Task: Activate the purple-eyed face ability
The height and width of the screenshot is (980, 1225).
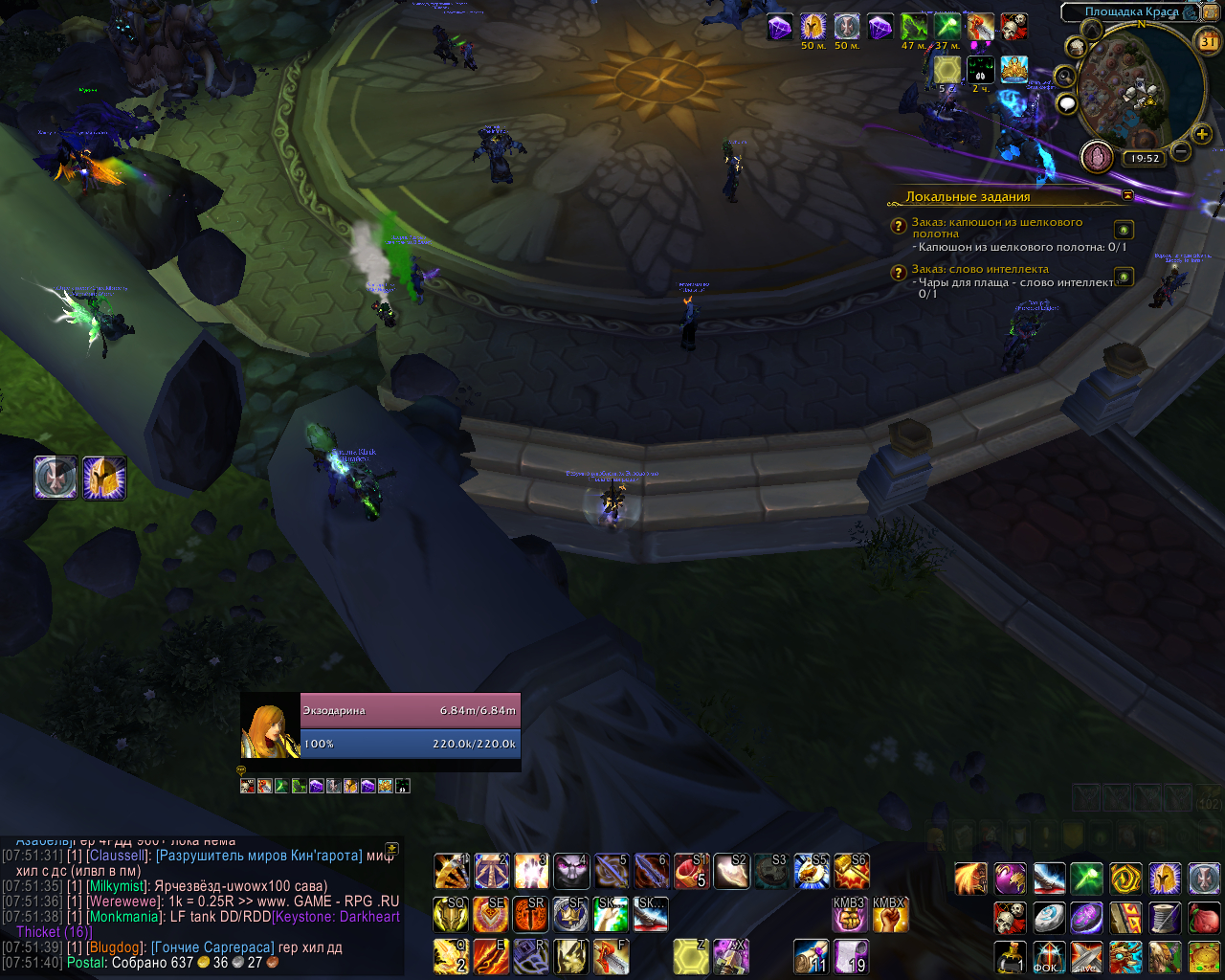Action: (x=571, y=872)
